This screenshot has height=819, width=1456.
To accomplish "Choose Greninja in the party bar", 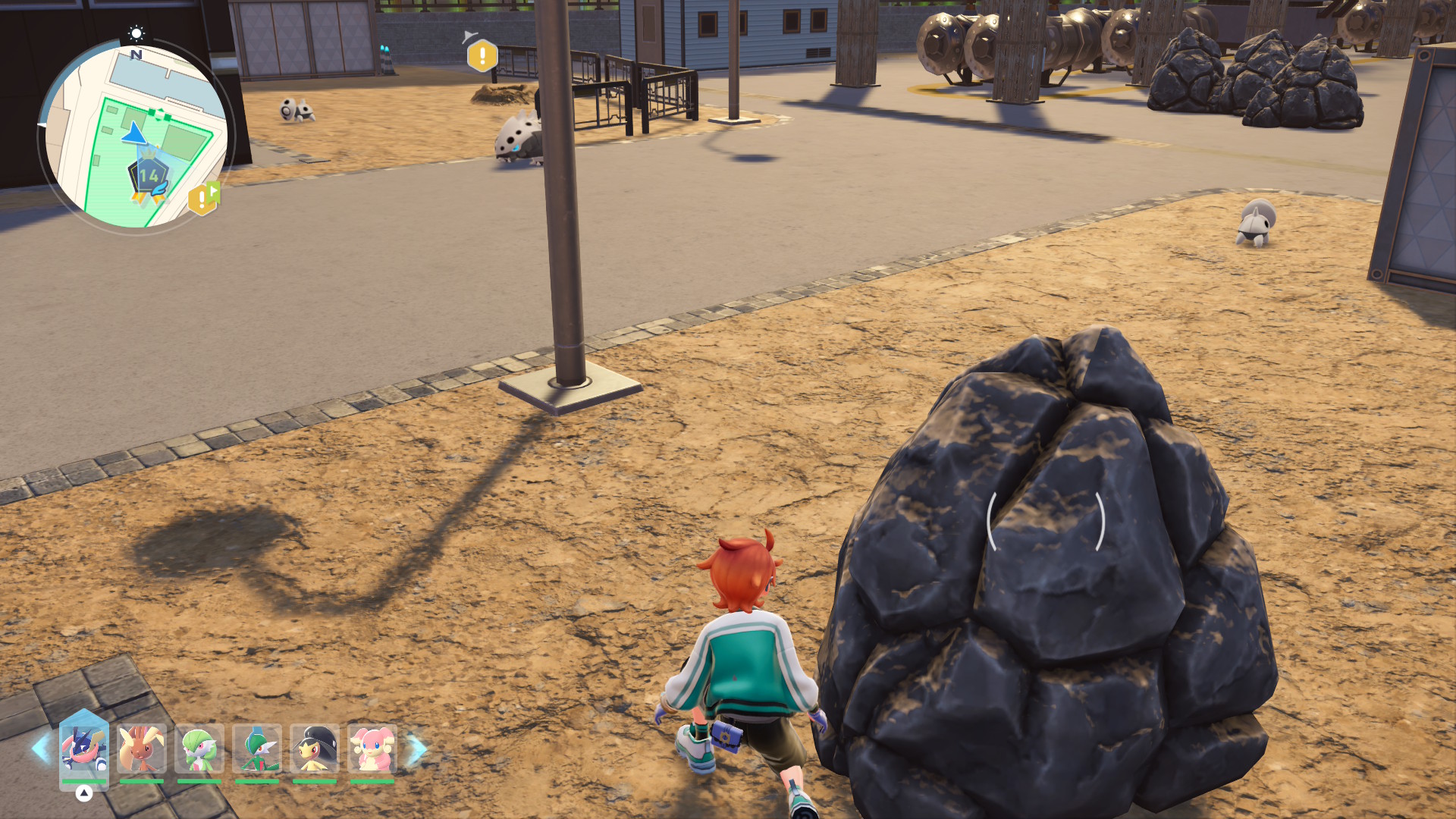I will [84, 748].
